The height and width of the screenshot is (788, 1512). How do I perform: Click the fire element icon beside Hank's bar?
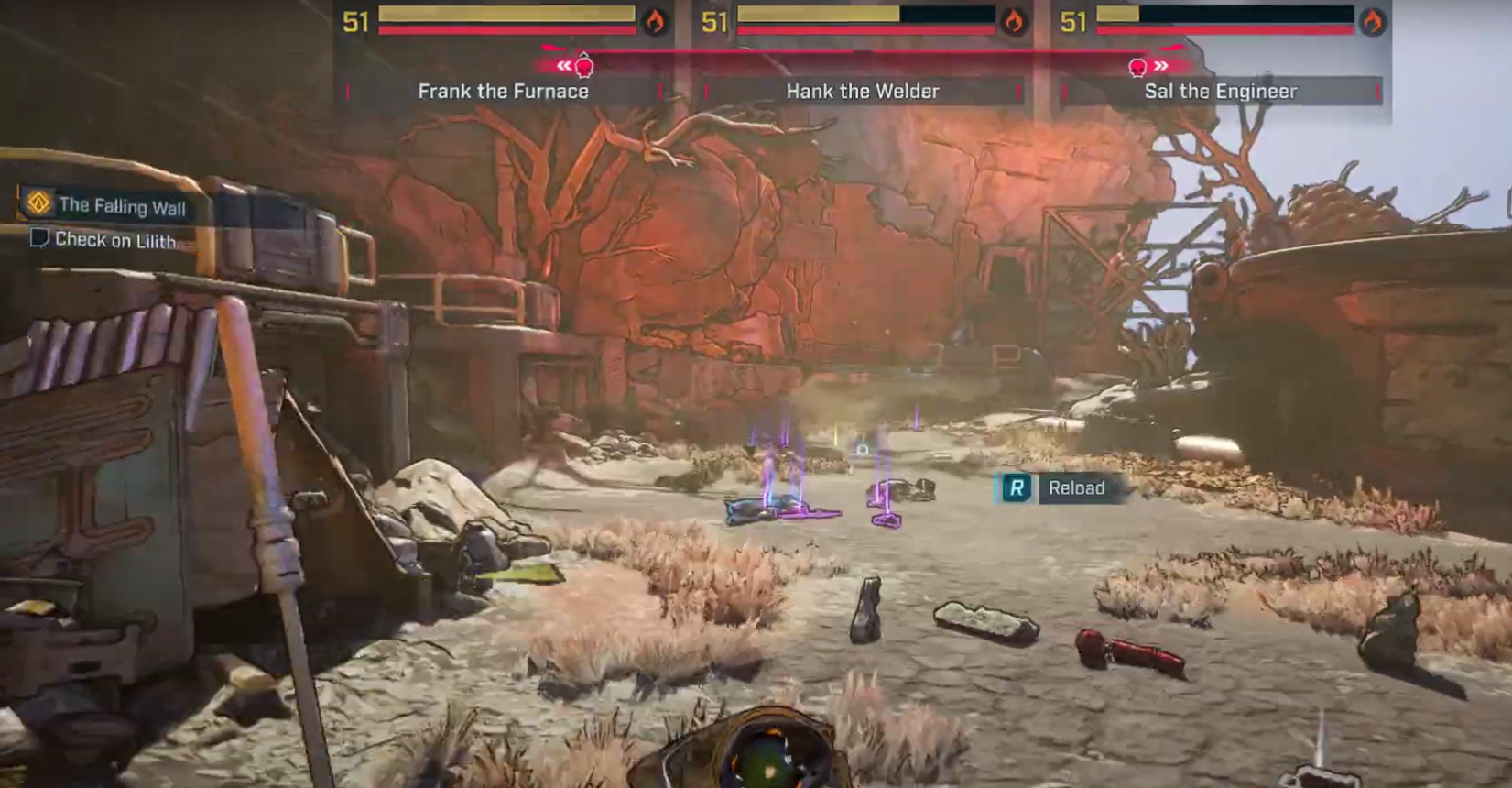1014,21
